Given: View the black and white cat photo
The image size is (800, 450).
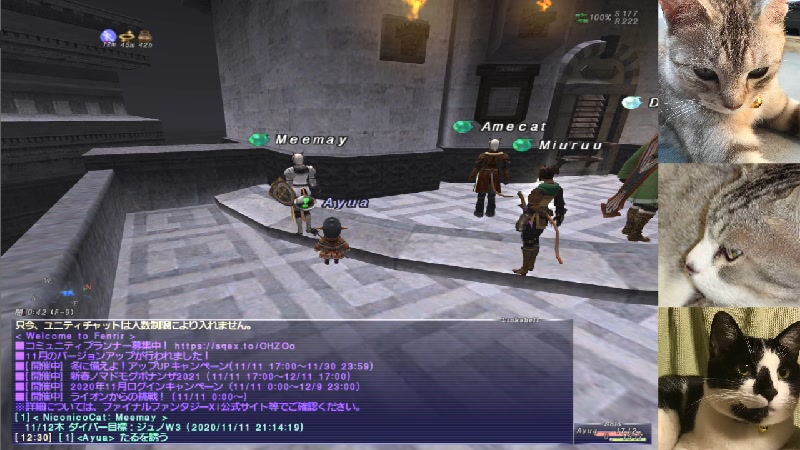Looking at the screenshot, I should (x=729, y=376).
